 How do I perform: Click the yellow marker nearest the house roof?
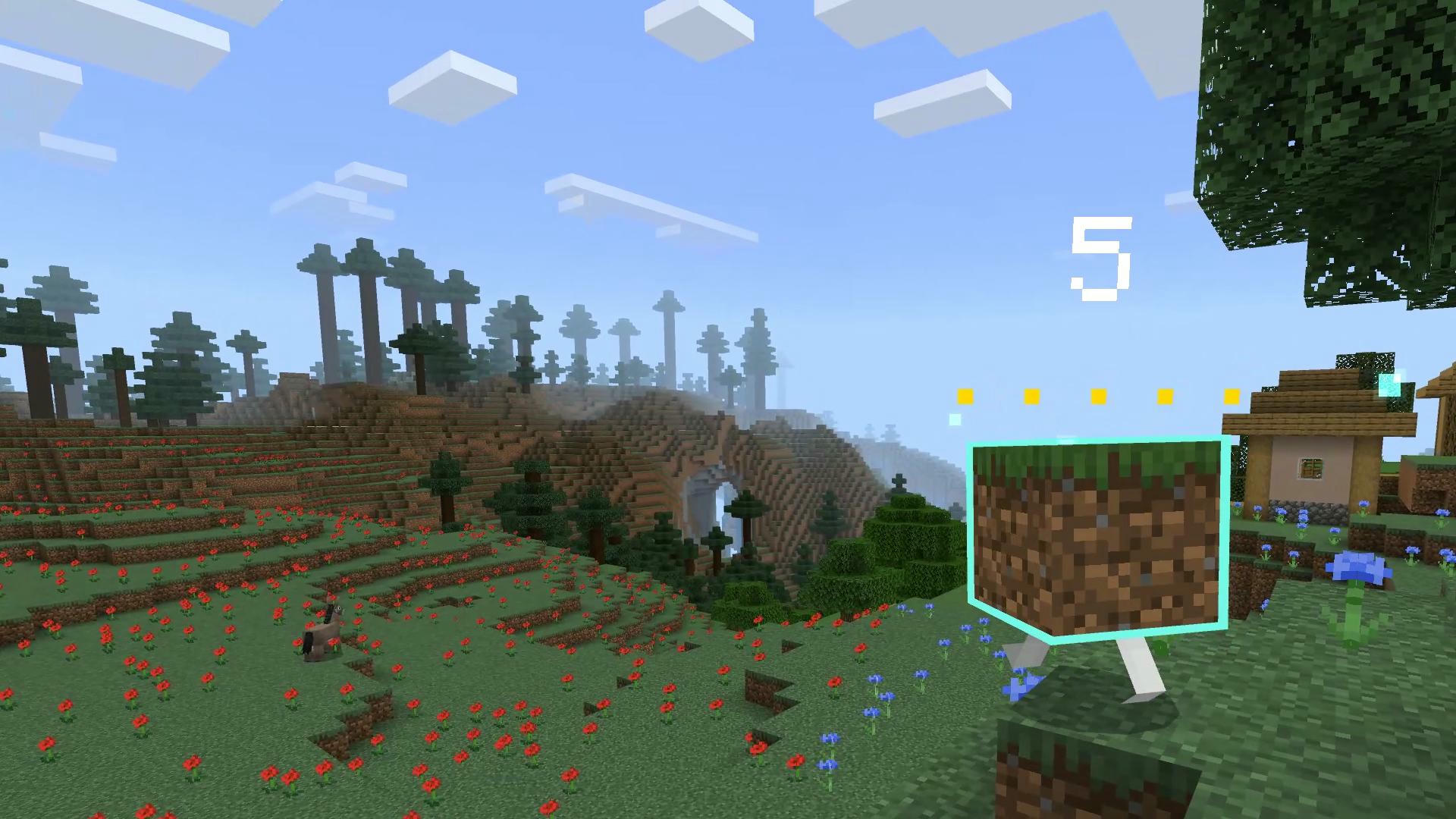pos(1232,395)
